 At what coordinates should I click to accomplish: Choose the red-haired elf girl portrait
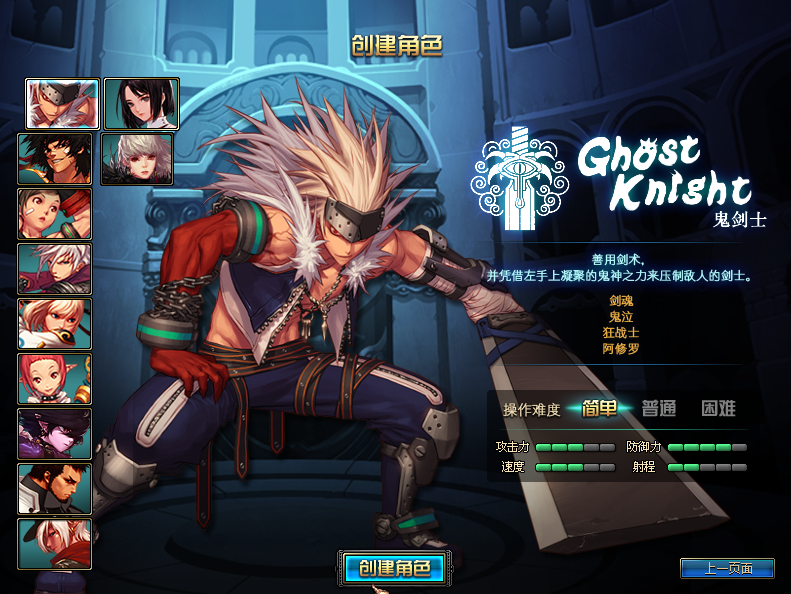tap(54, 379)
